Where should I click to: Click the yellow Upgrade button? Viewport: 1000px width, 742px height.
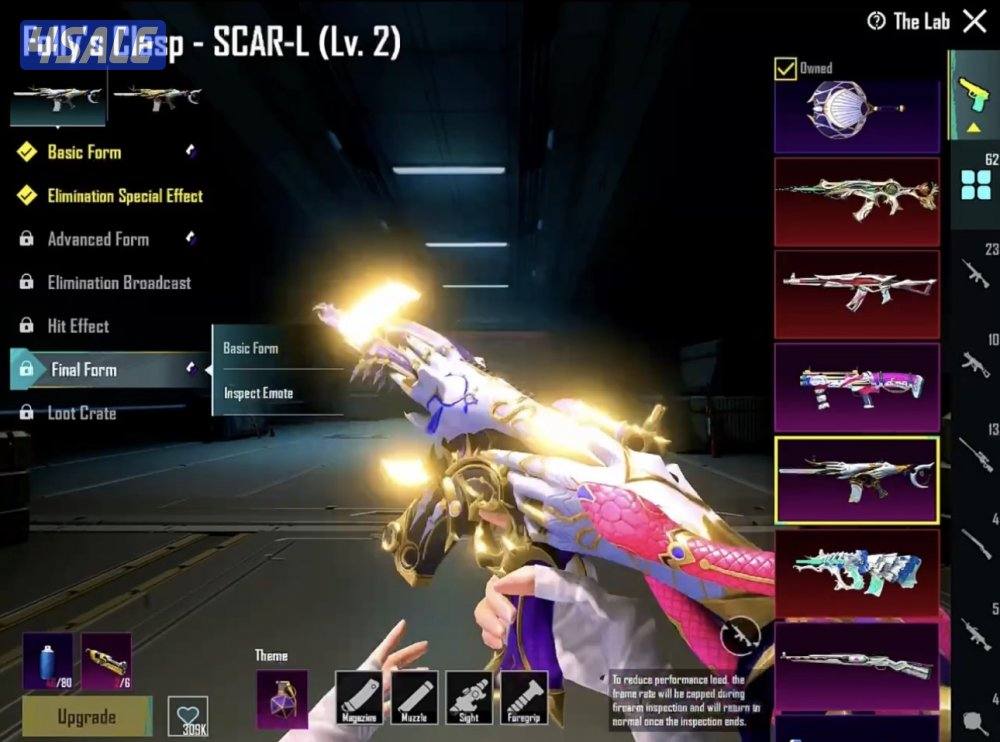pos(87,716)
